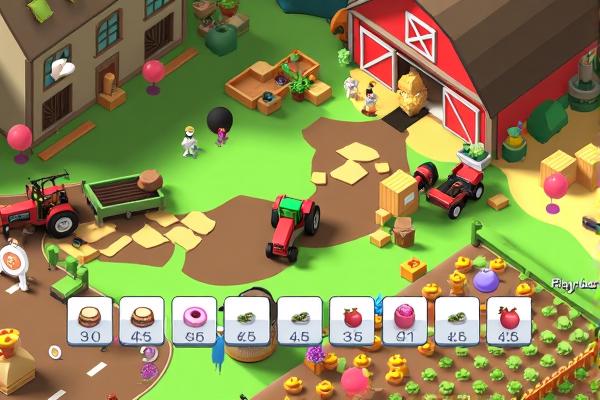
Task: Select the bread slot labeled 45
Action: point(141,322)
